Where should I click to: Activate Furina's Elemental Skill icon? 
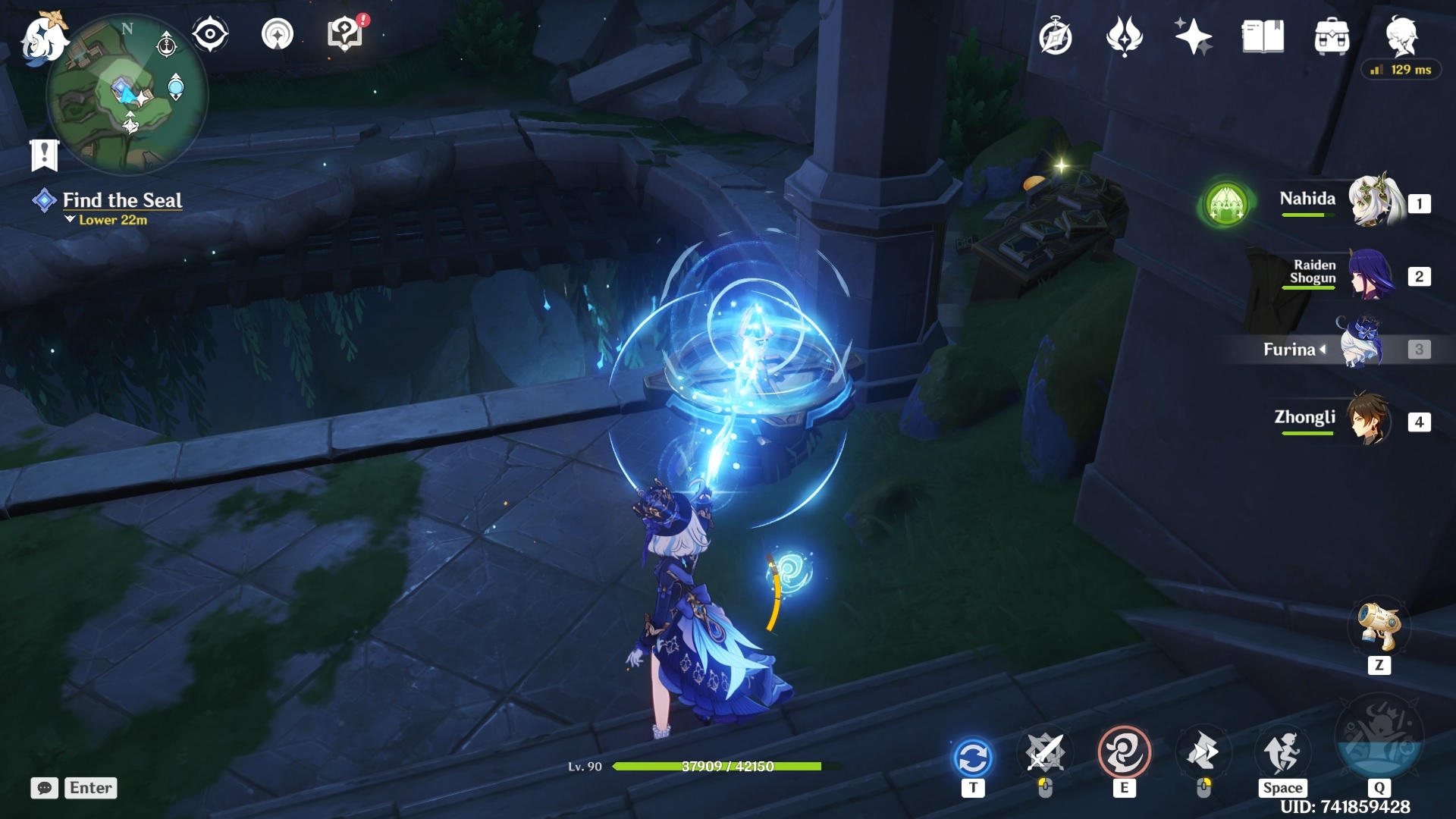coord(1124,753)
